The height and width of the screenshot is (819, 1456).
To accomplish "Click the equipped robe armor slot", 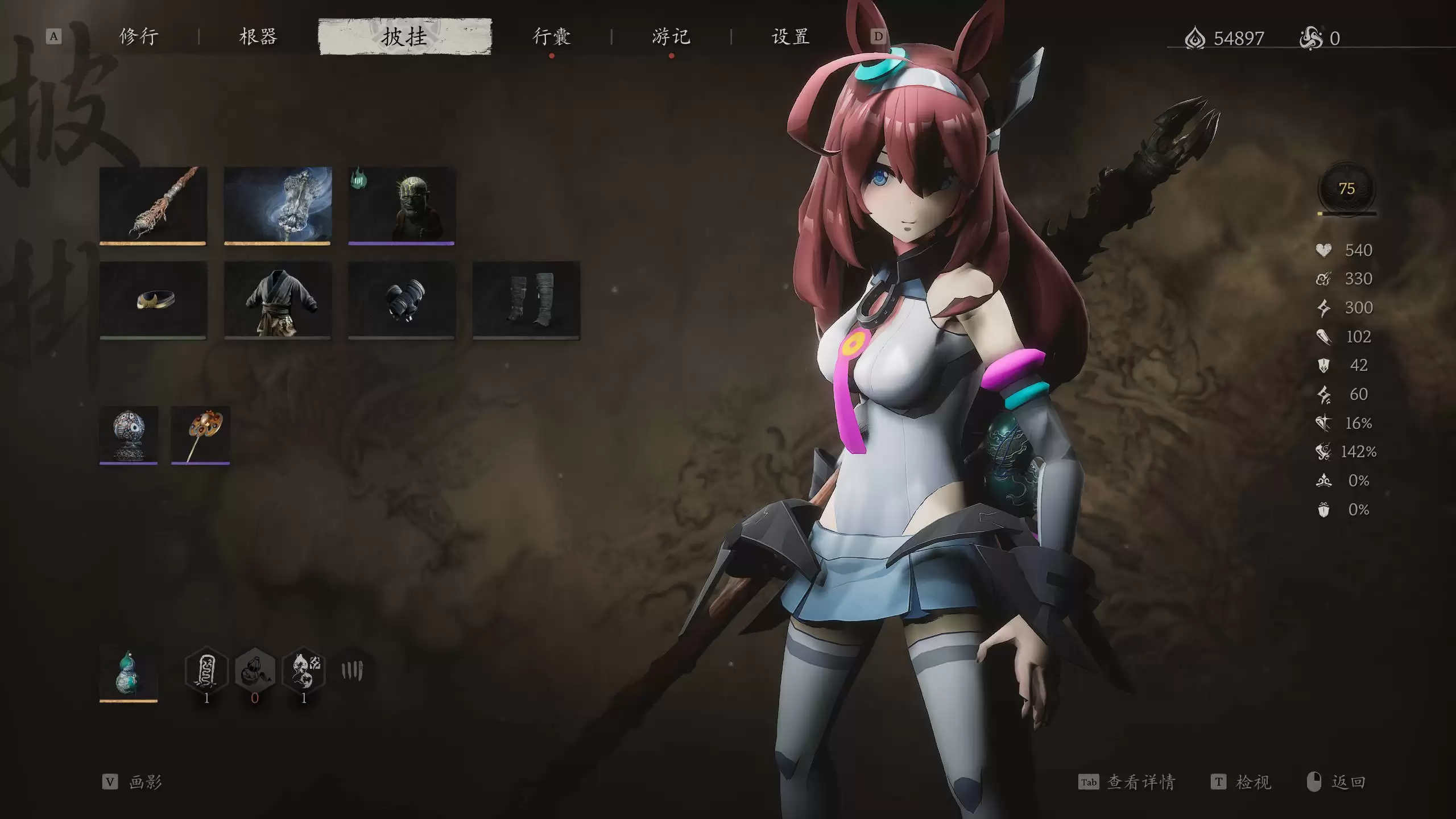I will [278, 301].
